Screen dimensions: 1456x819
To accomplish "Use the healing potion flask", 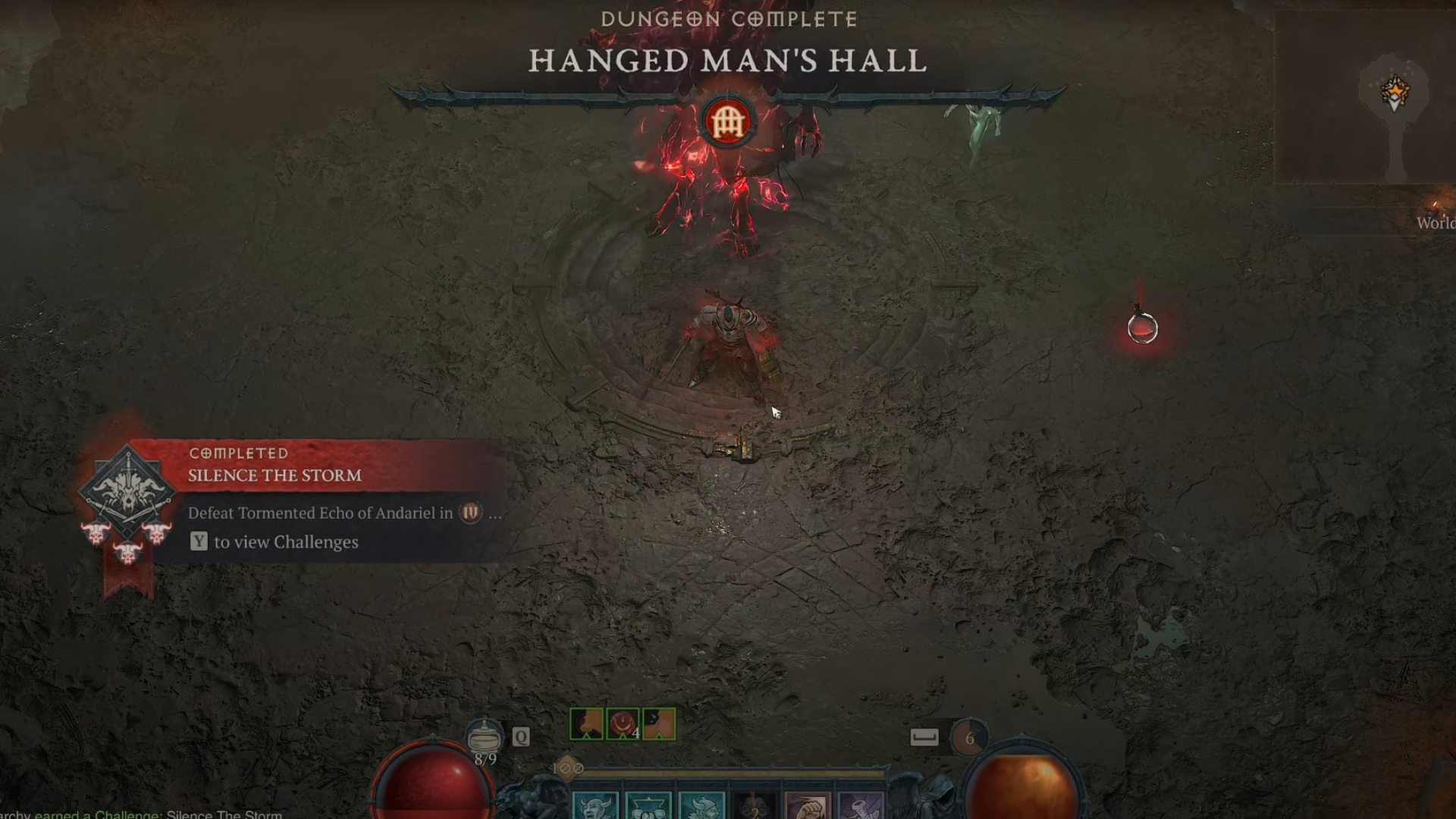I will point(484,736).
